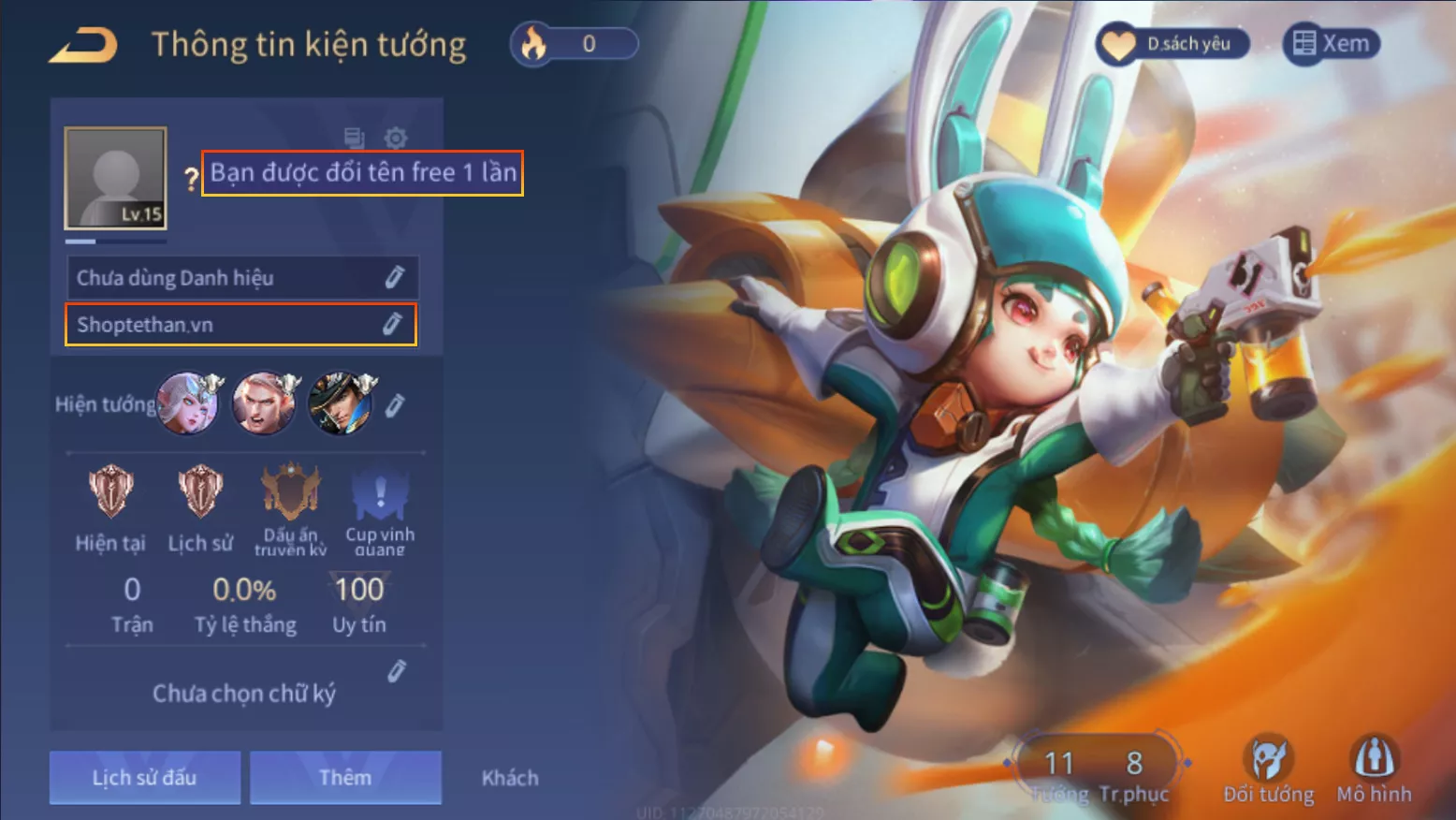Open the Dấu ấn truyền kỳ badge

(x=291, y=493)
